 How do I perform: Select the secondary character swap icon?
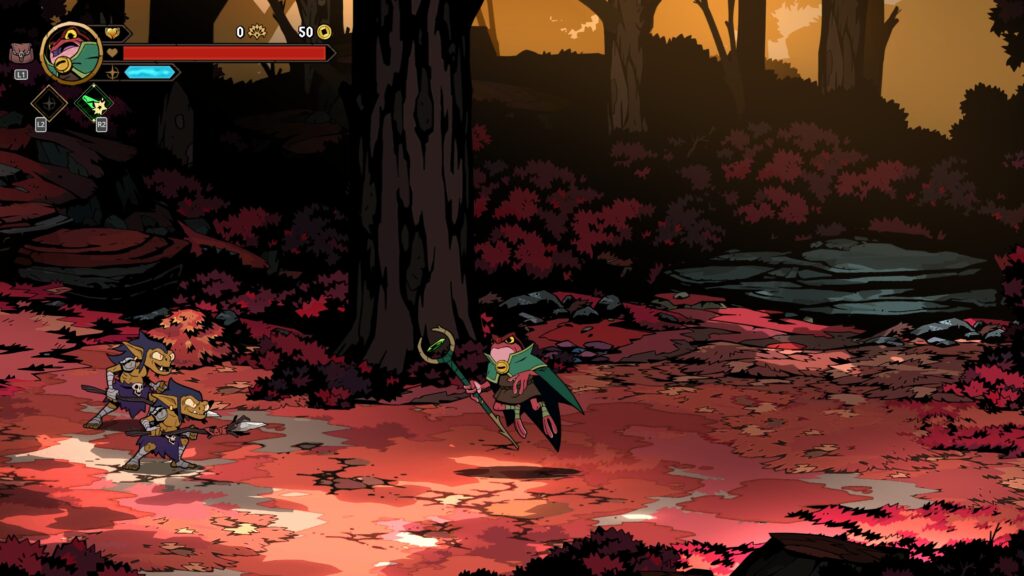[x=20, y=54]
